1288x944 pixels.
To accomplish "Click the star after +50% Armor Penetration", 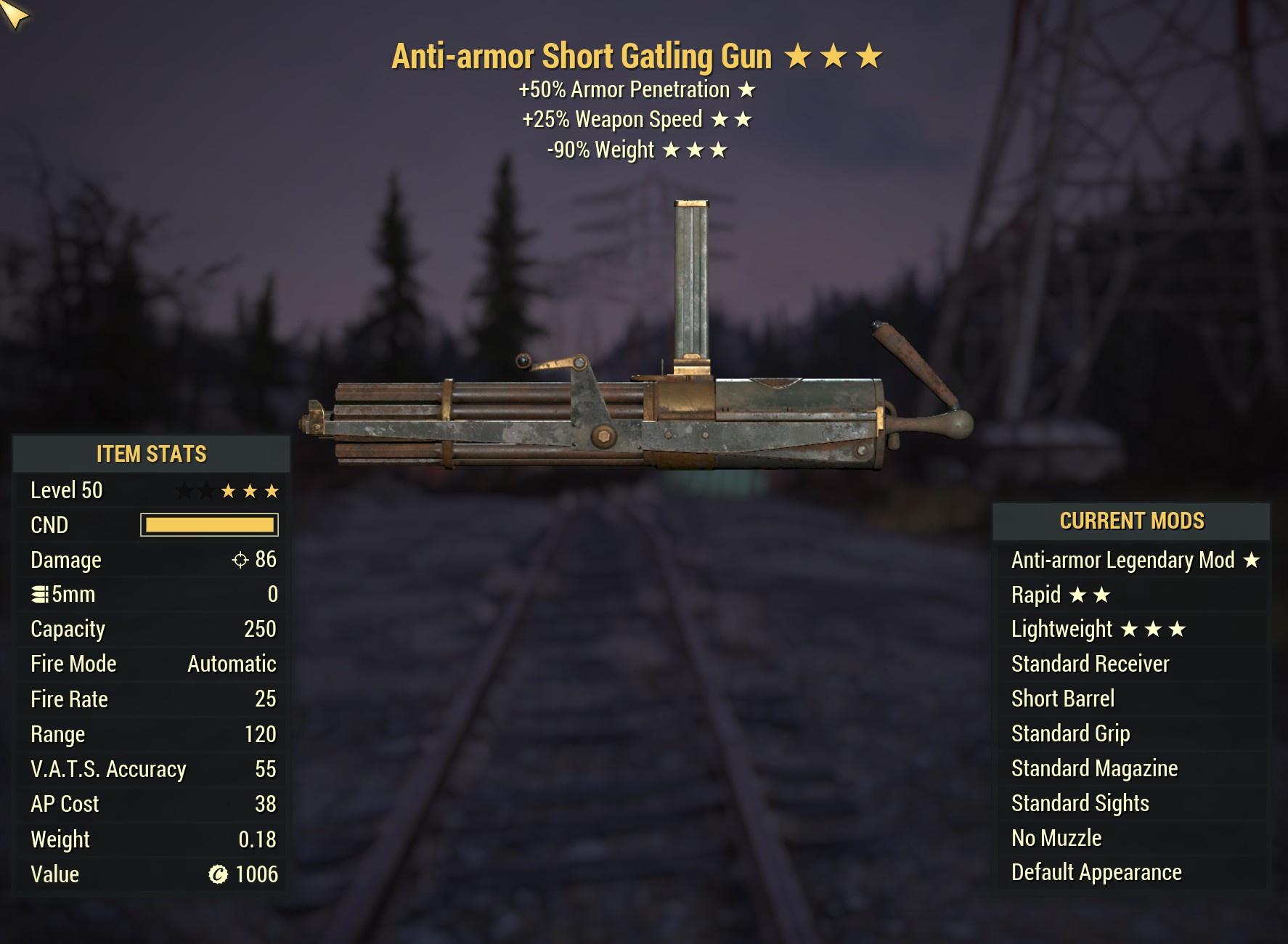I will click(x=747, y=89).
